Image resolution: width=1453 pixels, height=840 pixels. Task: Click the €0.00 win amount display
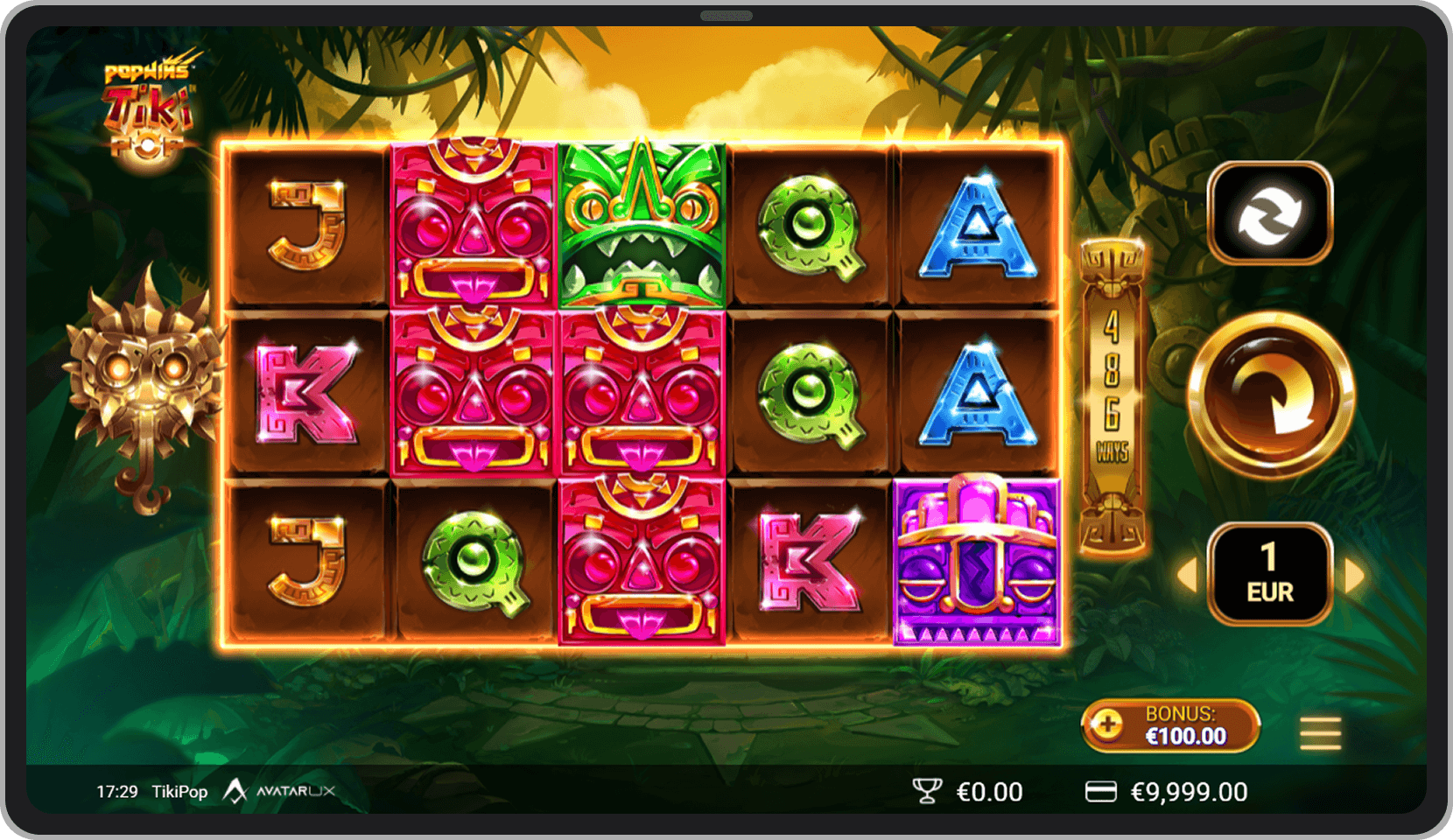pyautogui.click(x=987, y=791)
